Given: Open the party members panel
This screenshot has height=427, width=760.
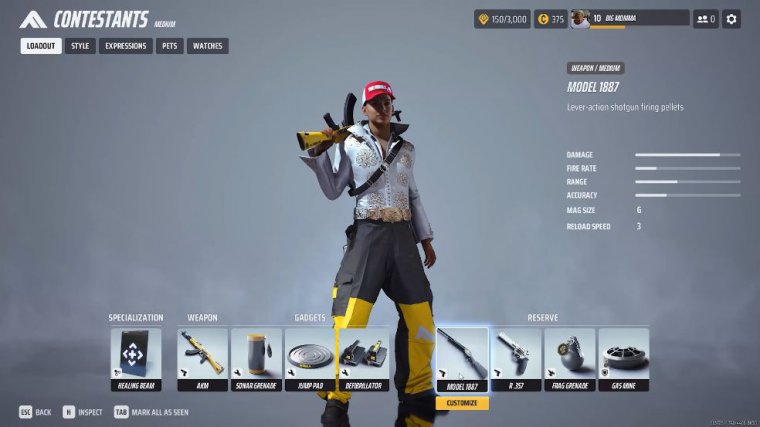Looking at the screenshot, I should point(706,19).
